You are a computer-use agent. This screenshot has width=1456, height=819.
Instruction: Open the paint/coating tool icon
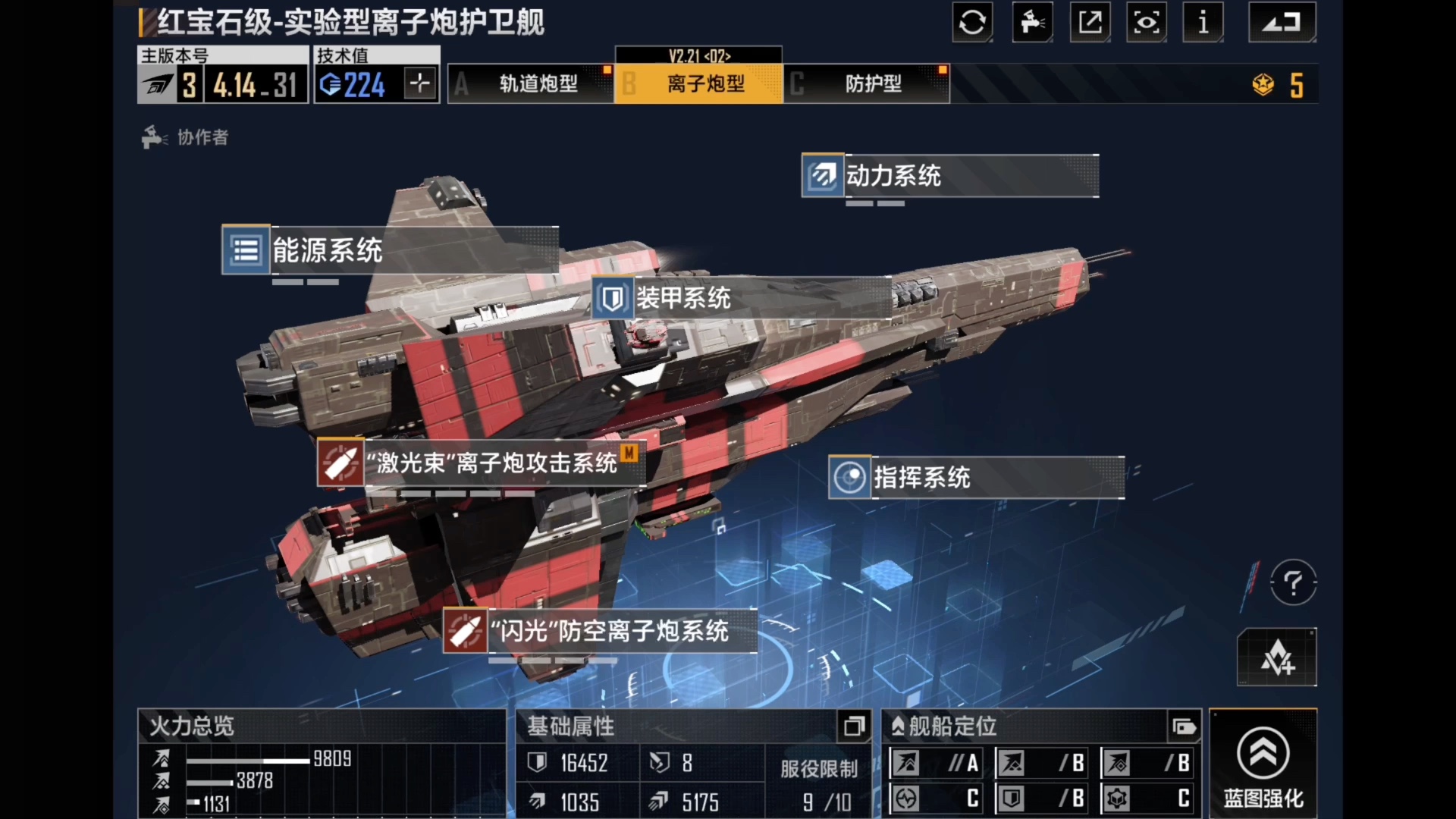(x=1031, y=23)
